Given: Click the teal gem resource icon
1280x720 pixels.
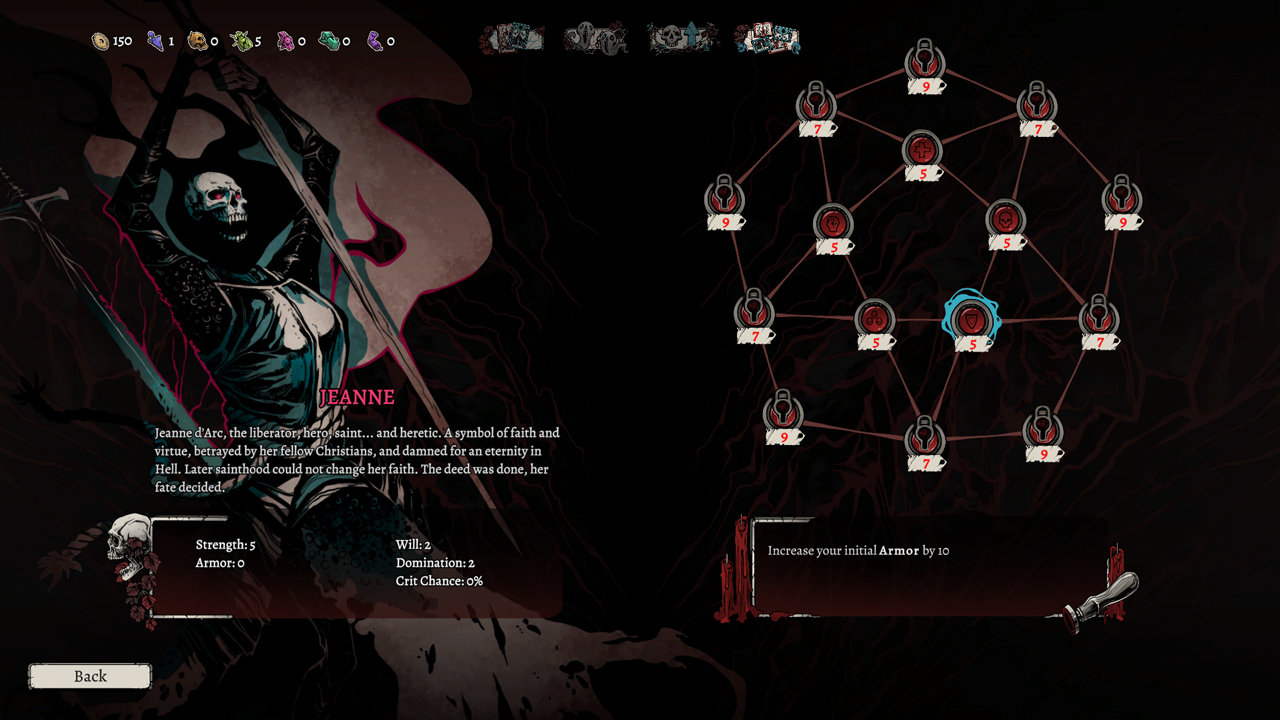Looking at the screenshot, I should pyautogui.click(x=328, y=40).
